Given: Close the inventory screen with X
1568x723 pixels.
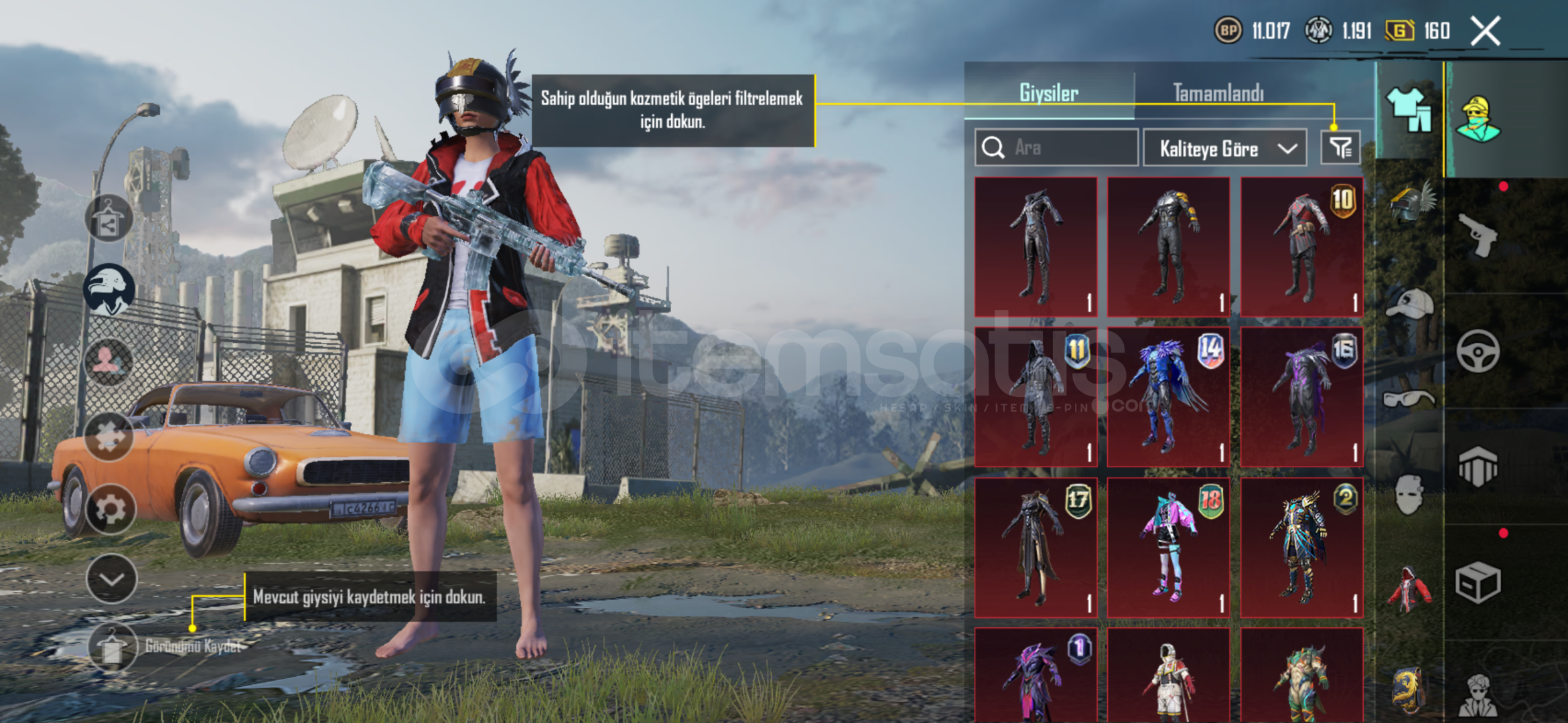Looking at the screenshot, I should coord(1485,31).
